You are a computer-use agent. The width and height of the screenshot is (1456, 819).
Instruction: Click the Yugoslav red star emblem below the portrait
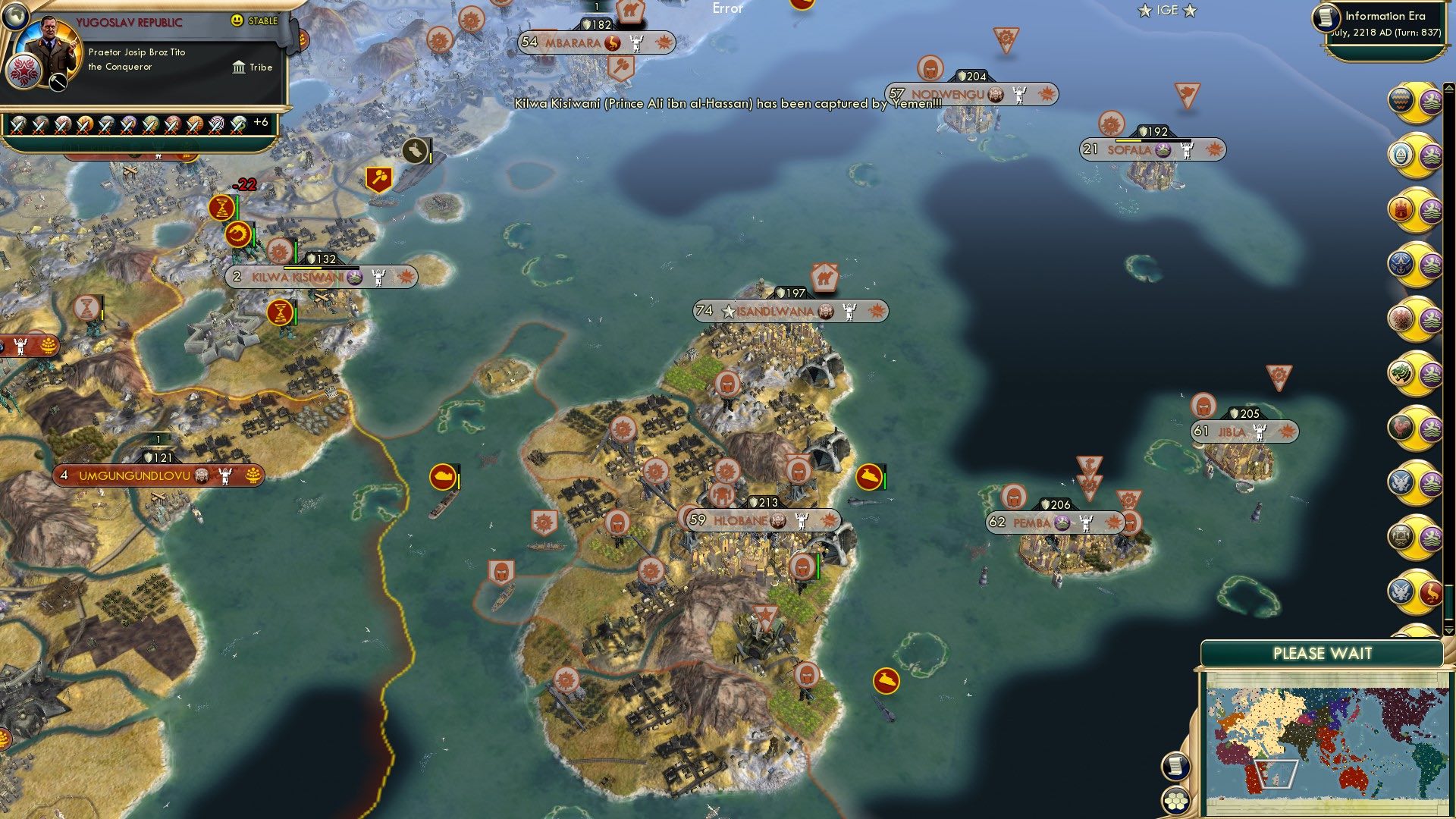coord(24,72)
